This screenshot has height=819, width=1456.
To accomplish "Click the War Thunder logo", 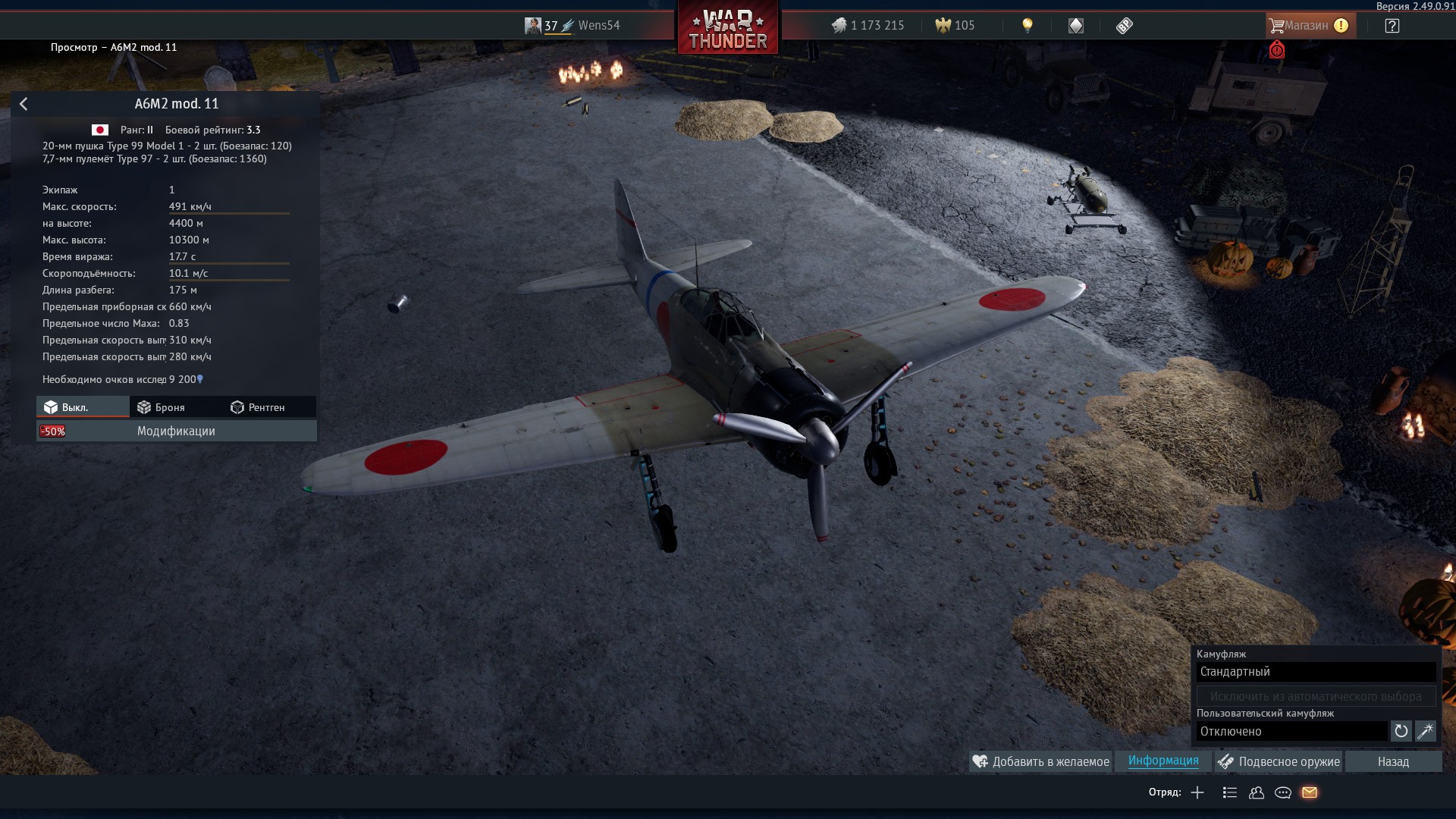I will (727, 30).
